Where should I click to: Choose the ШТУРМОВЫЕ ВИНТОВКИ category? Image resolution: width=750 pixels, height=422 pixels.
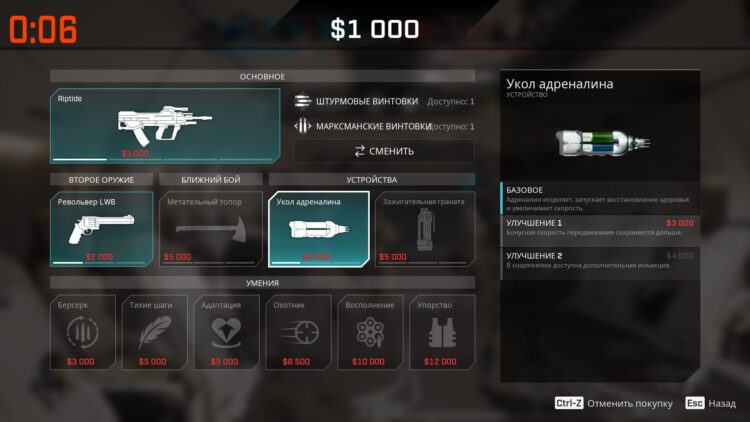(383, 101)
